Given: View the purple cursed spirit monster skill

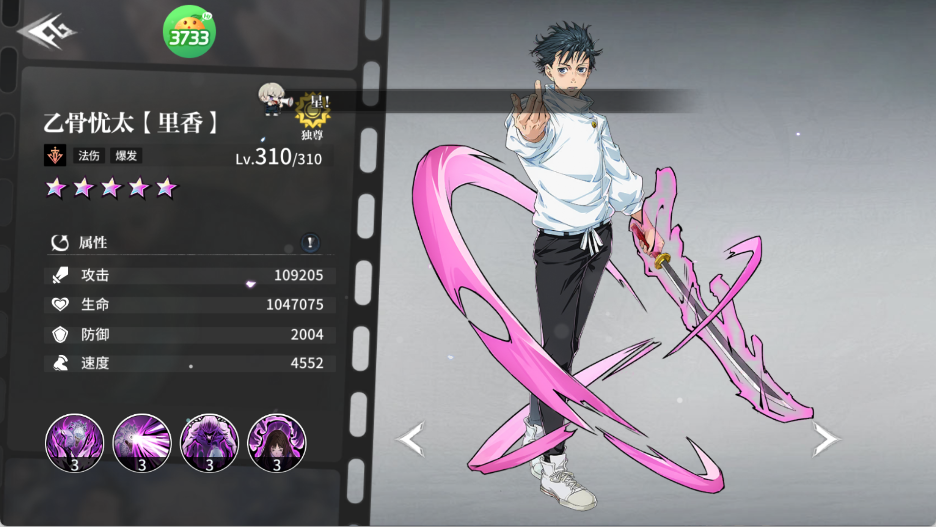Looking at the screenshot, I should coord(209,443).
